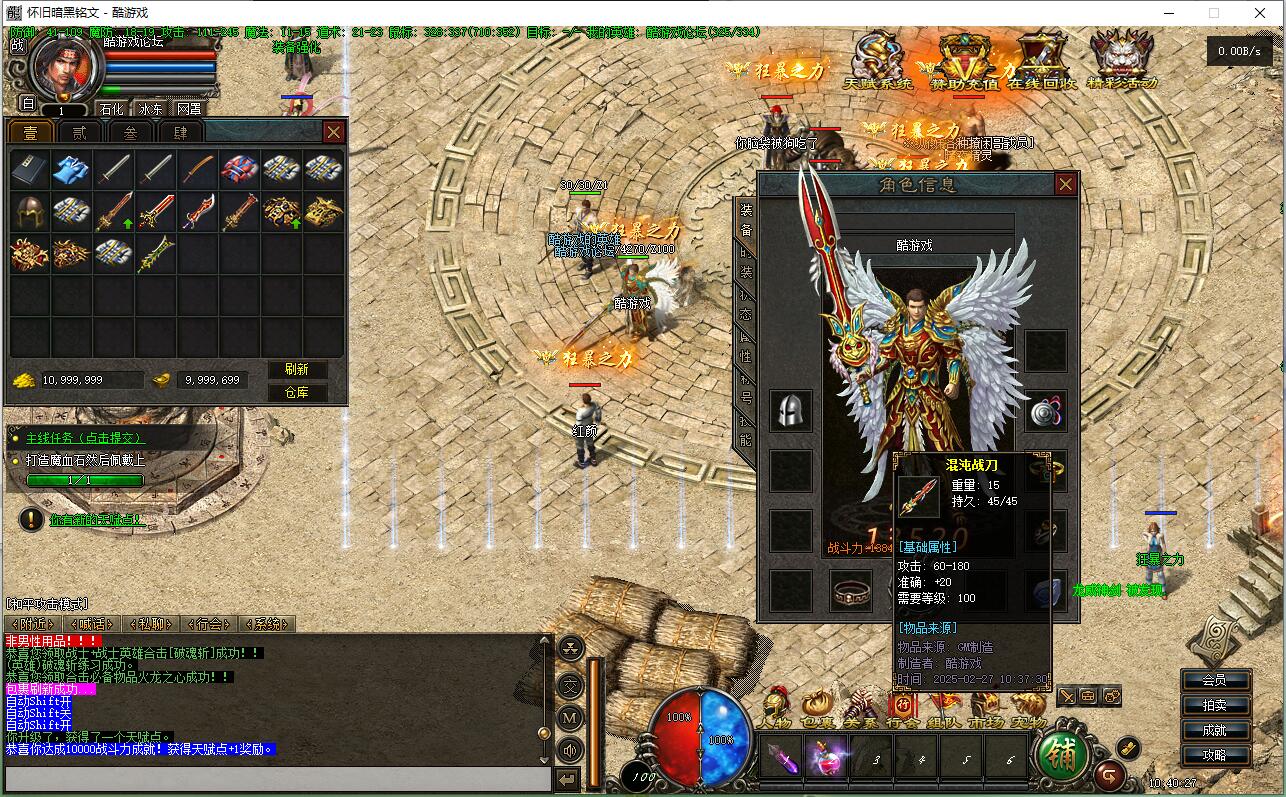Image resolution: width=1286 pixels, height=797 pixels.
Task: Open the 会员 membership button
Action: point(1214,680)
